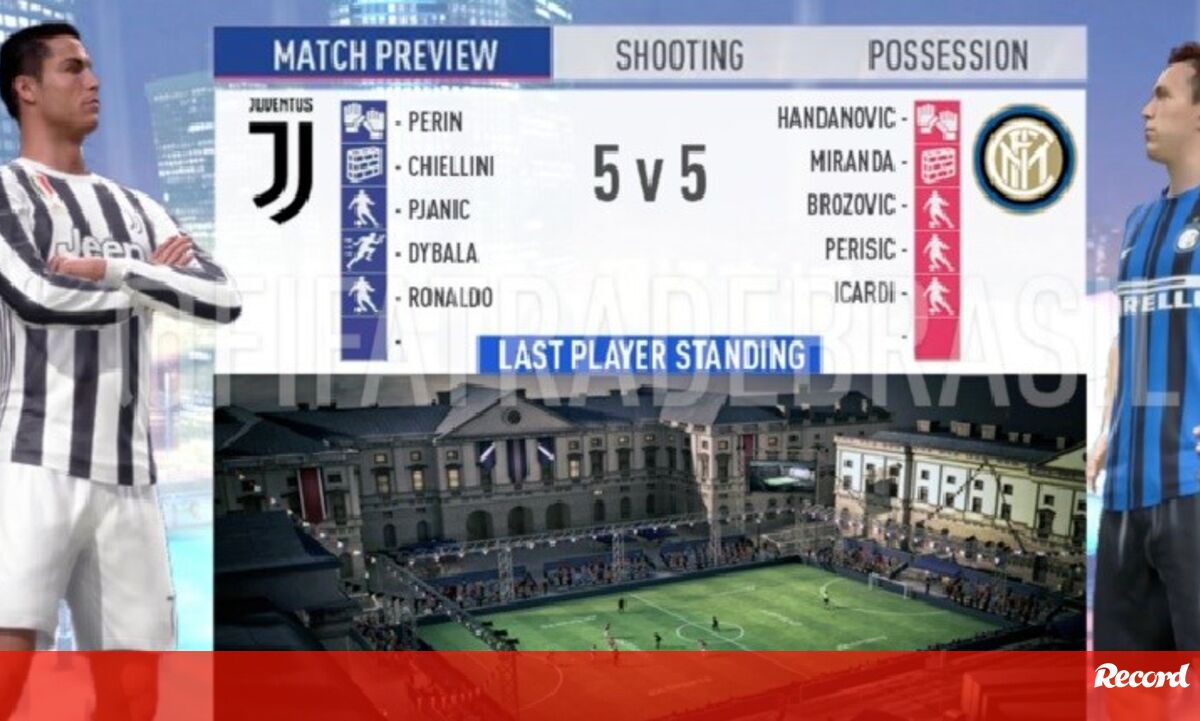Choose Ronaldo in the Juventus lineup

[x=449, y=297]
